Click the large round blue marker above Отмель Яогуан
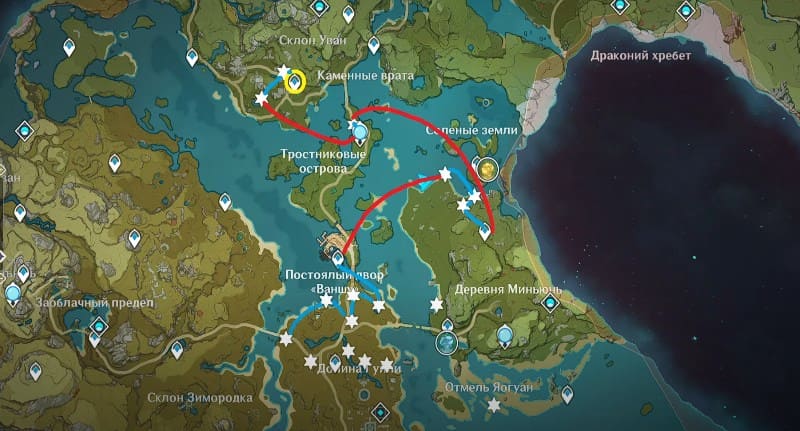Image resolution: width=800 pixels, height=431 pixels. click(x=445, y=343)
